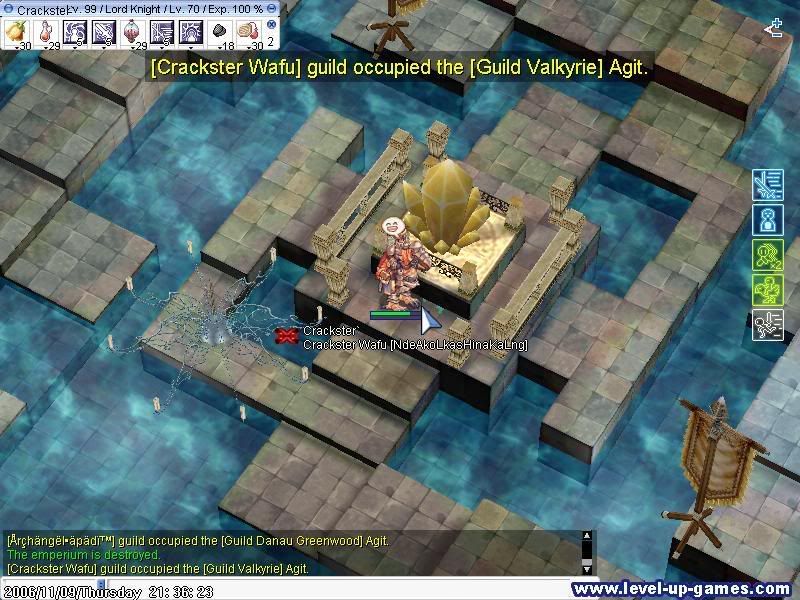Click the chat log's scroll-up arrow
Viewport: 800px width, 600px height.
[x=586, y=537]
